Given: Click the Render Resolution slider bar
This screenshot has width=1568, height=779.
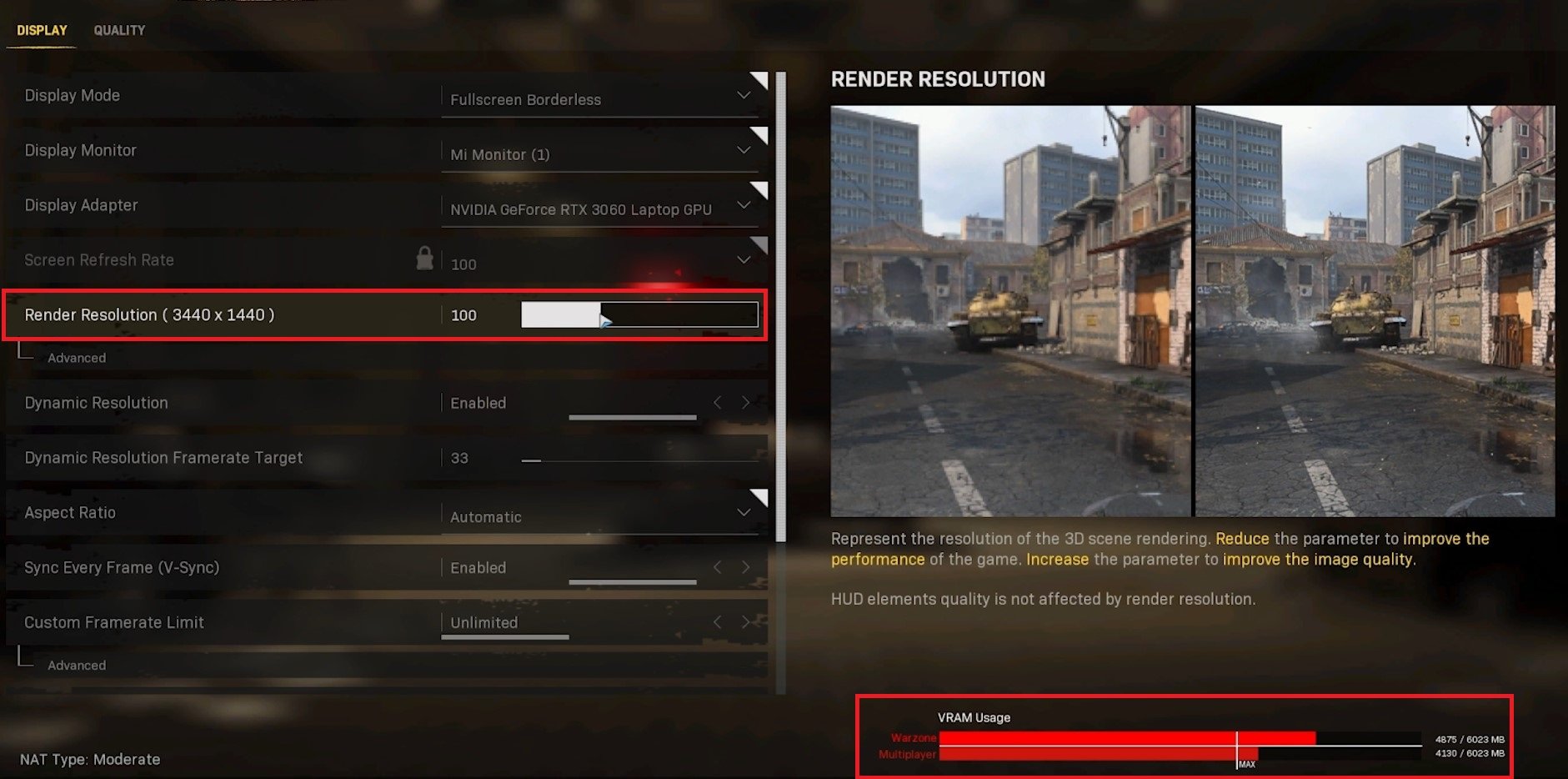Looking at the screenshot, I should click(x=639, y=314).
